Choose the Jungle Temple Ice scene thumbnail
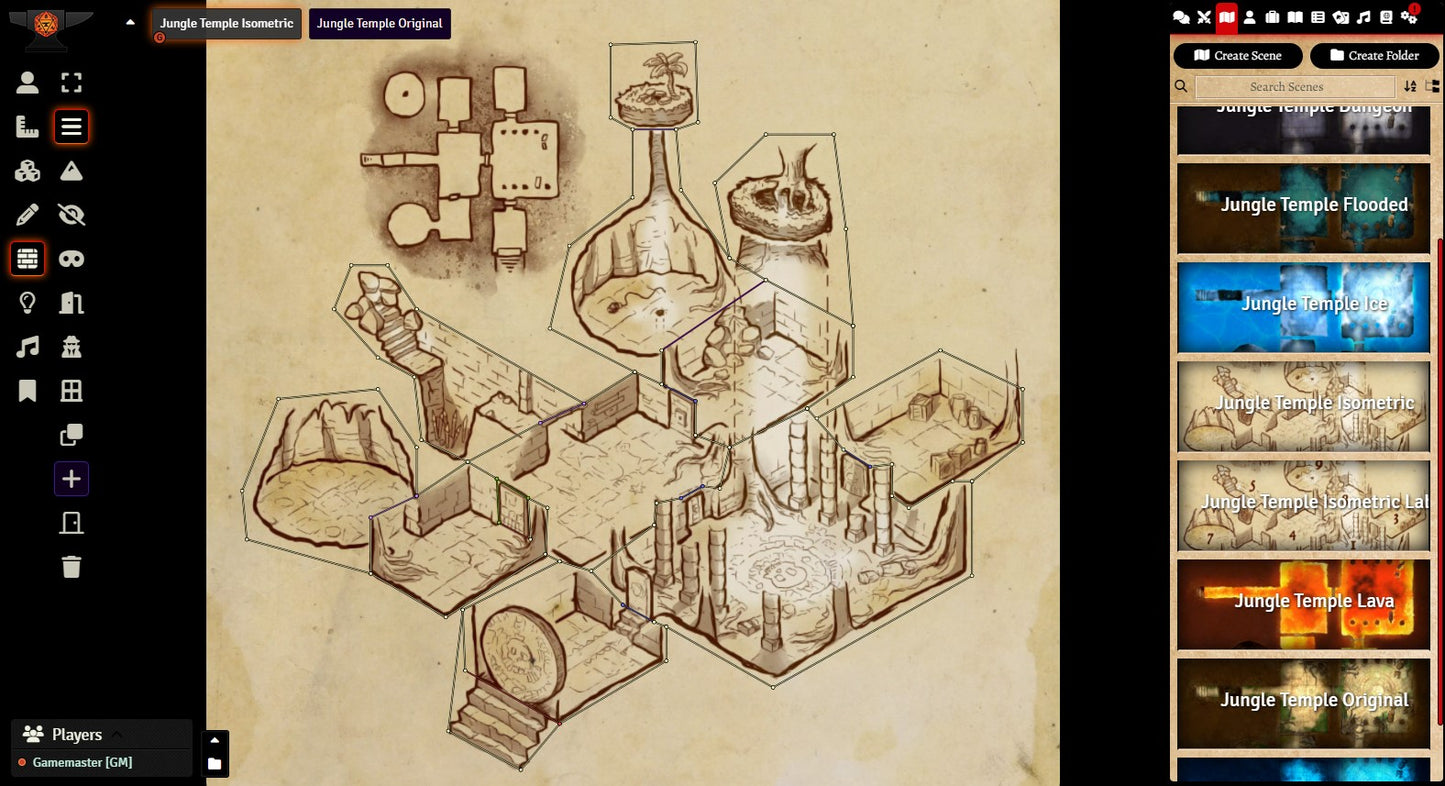Image resolution: width=1445 pixels, height=786 pixels. [x=1303, y=305]
